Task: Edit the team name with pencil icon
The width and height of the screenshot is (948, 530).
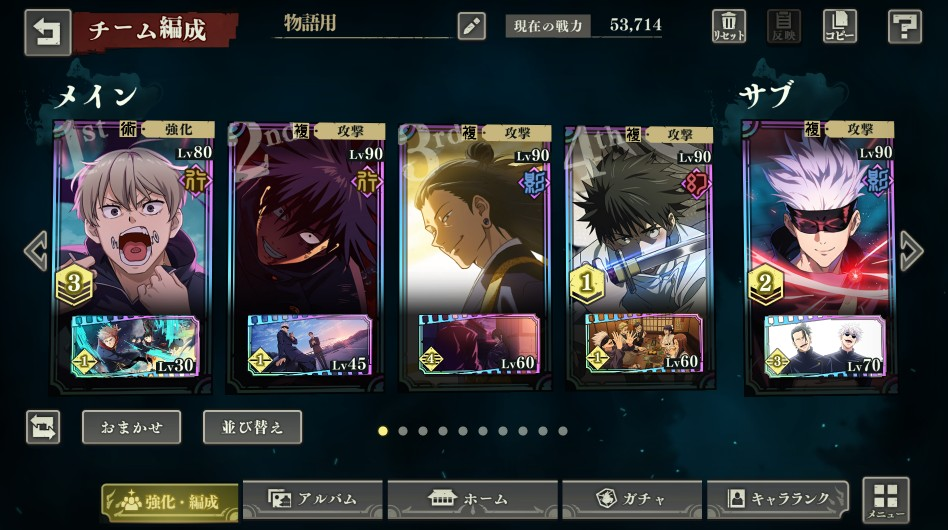Action: pos(471,26)
